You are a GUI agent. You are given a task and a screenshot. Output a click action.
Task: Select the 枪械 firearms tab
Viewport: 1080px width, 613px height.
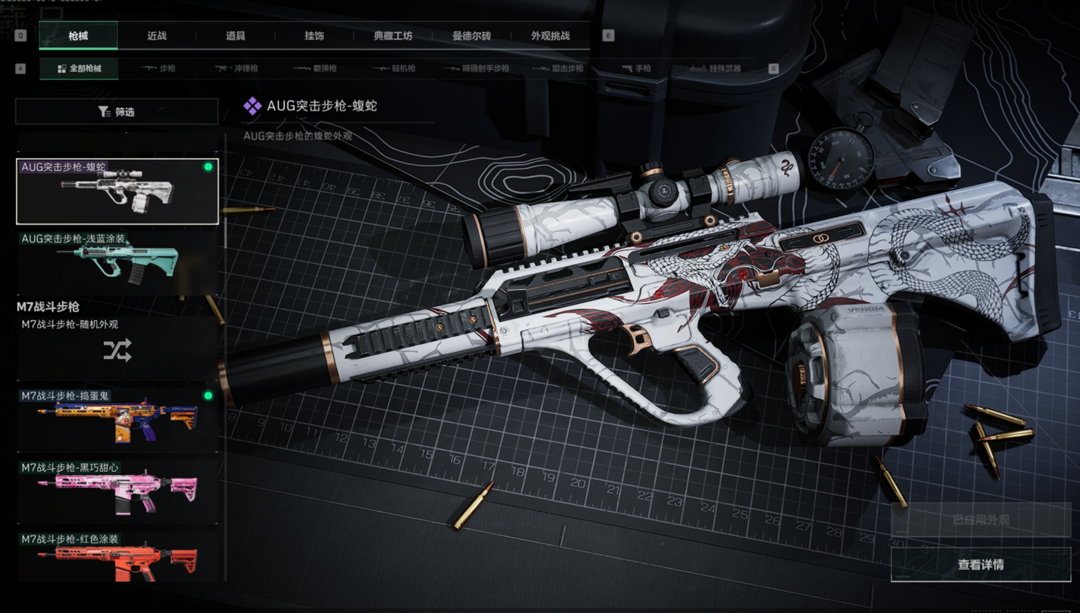pos(78,36)
